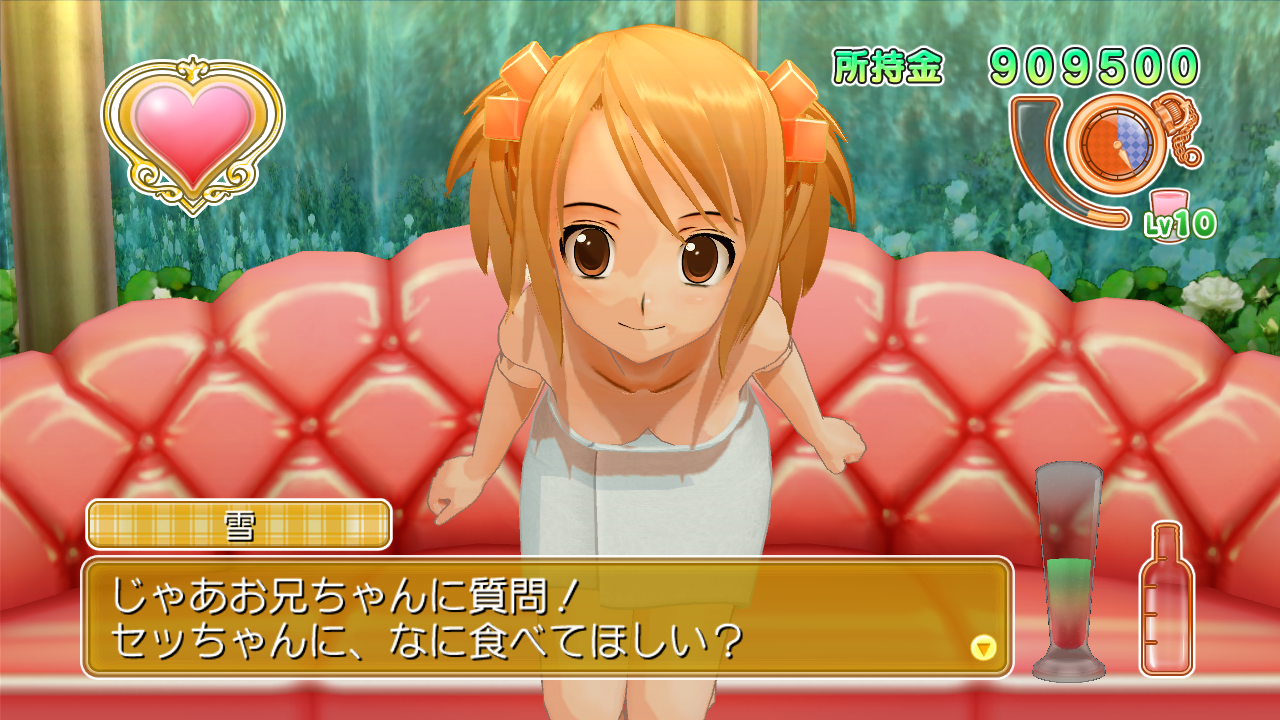
Task: Click the dialogue text box to continue
Action: 546,617
